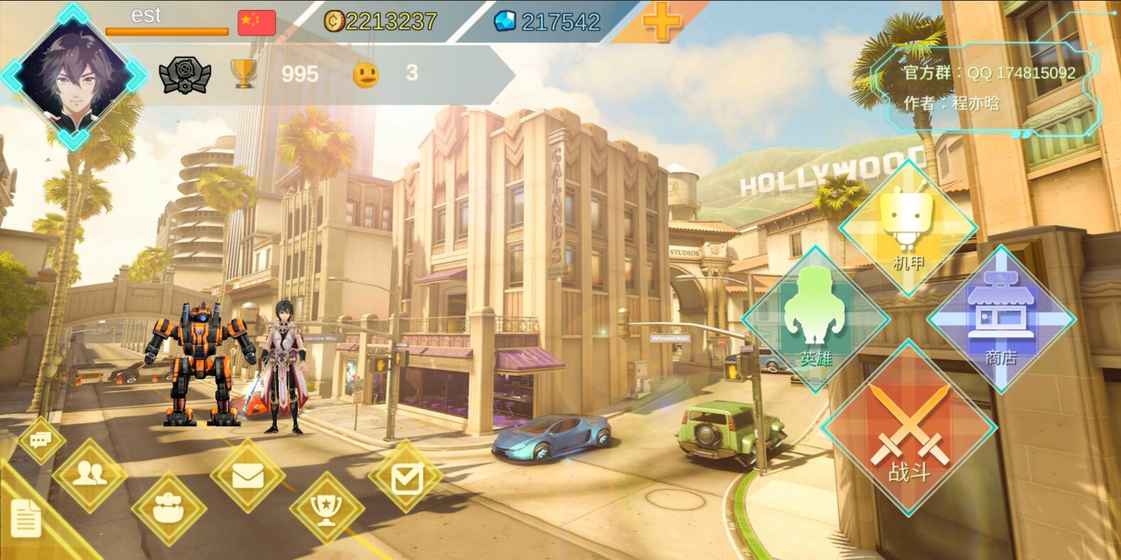Screen dimensions: 1121x560
Task: Open the mail envelope icon
Action: click(248, 476)
